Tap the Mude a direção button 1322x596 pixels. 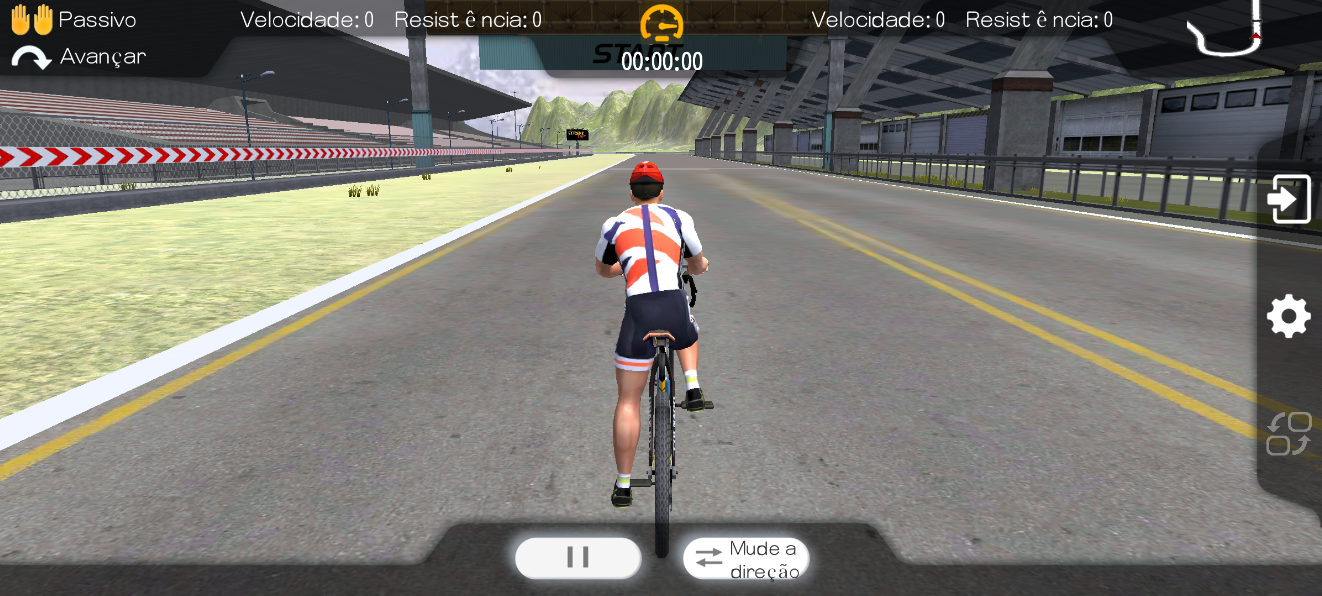click(746, 558)
